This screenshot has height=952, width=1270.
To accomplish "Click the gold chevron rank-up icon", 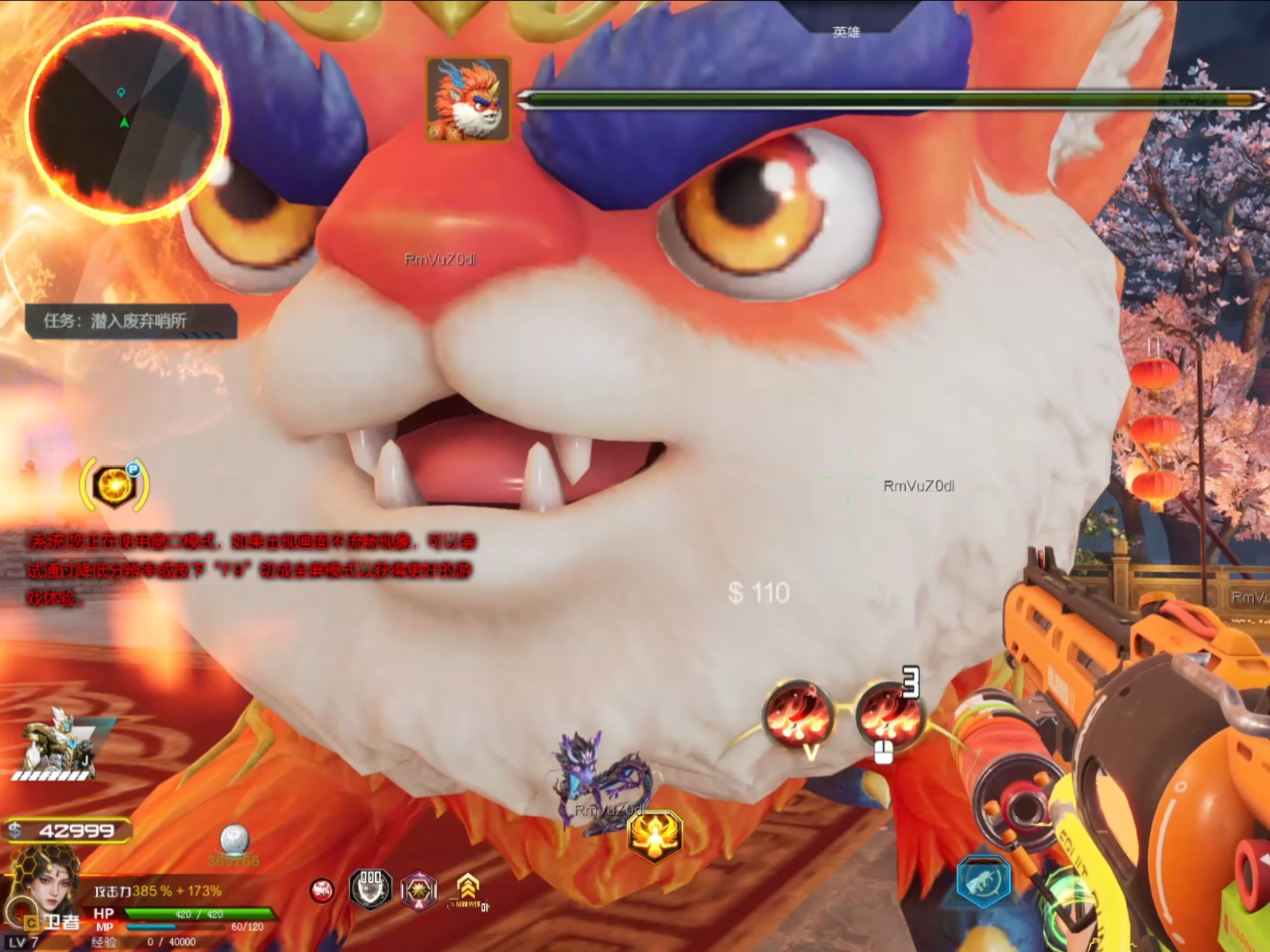I will pos(468,887).
